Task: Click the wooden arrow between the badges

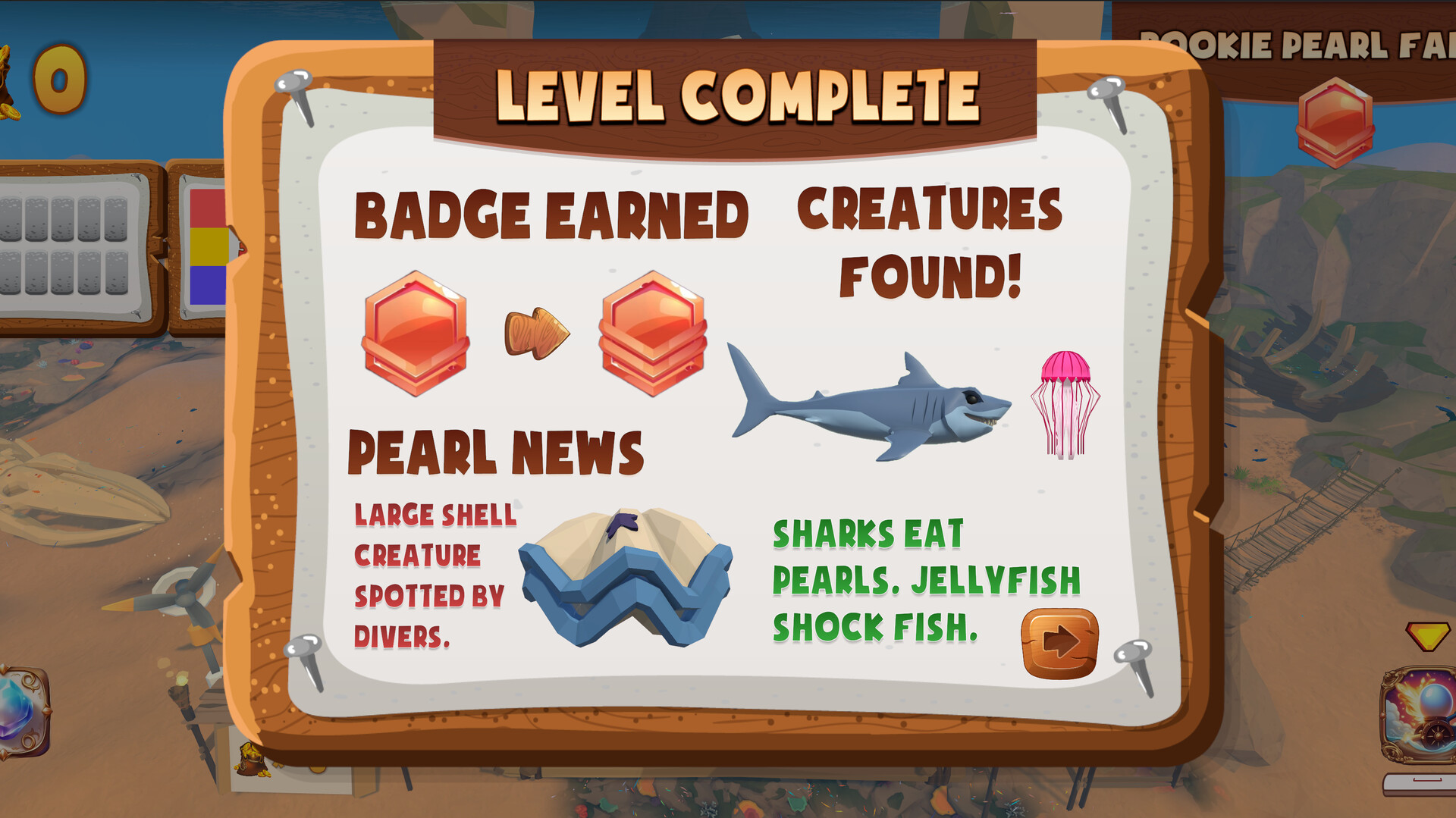Action: (x=535, y=332)
